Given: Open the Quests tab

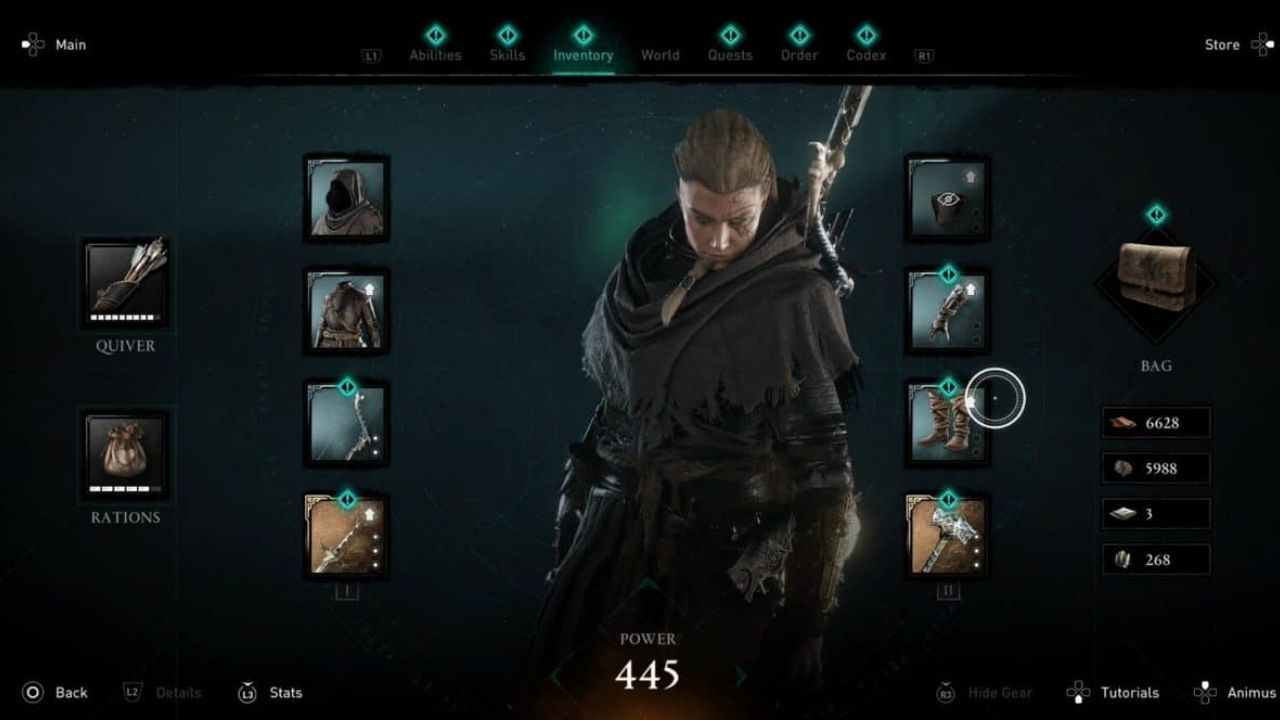Looking at the screenshot, I should [x=730, y=54].
